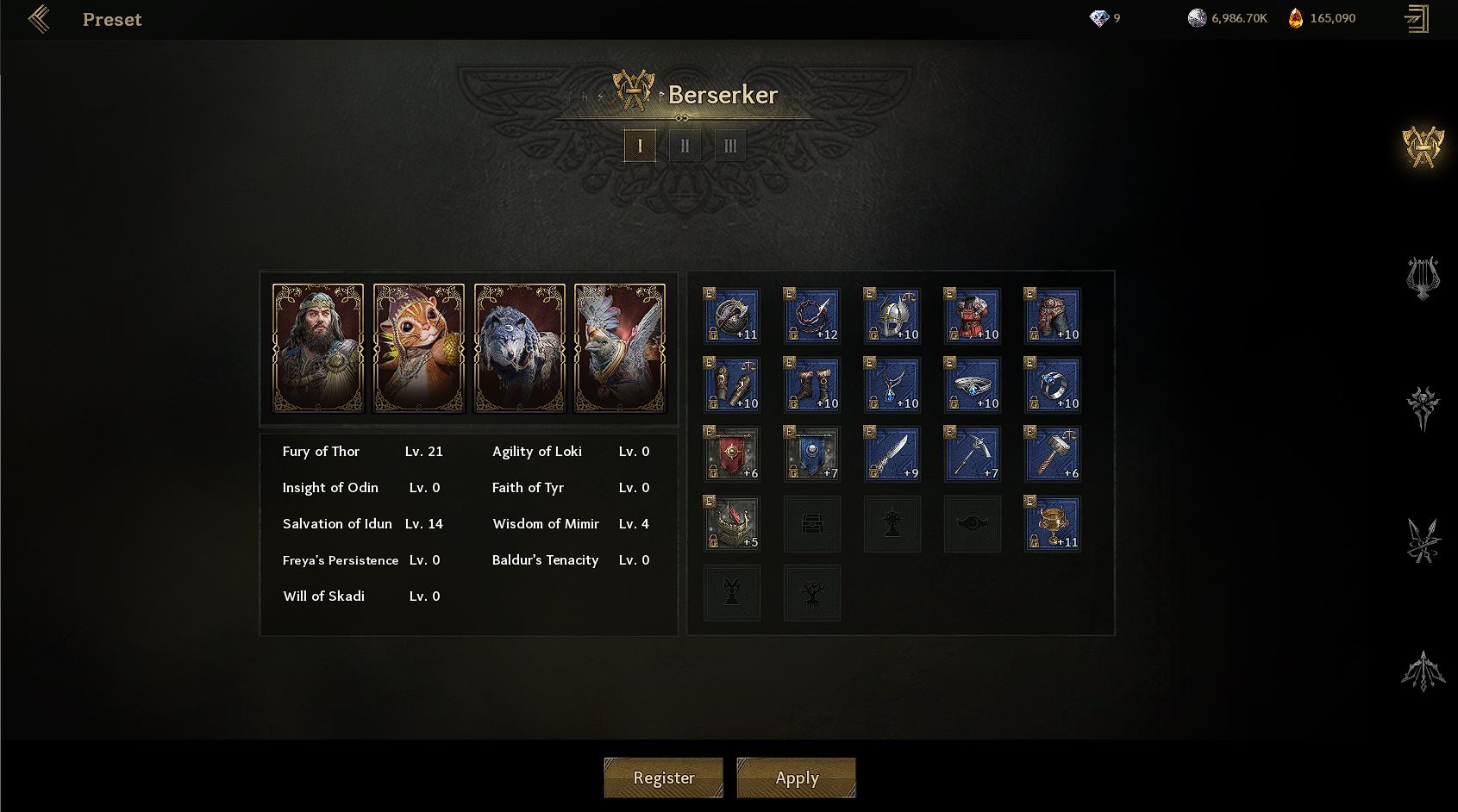The image size is (1458, 812).
Task: Choose the Berserker class icon on the sidebar
Action: 1423,147
